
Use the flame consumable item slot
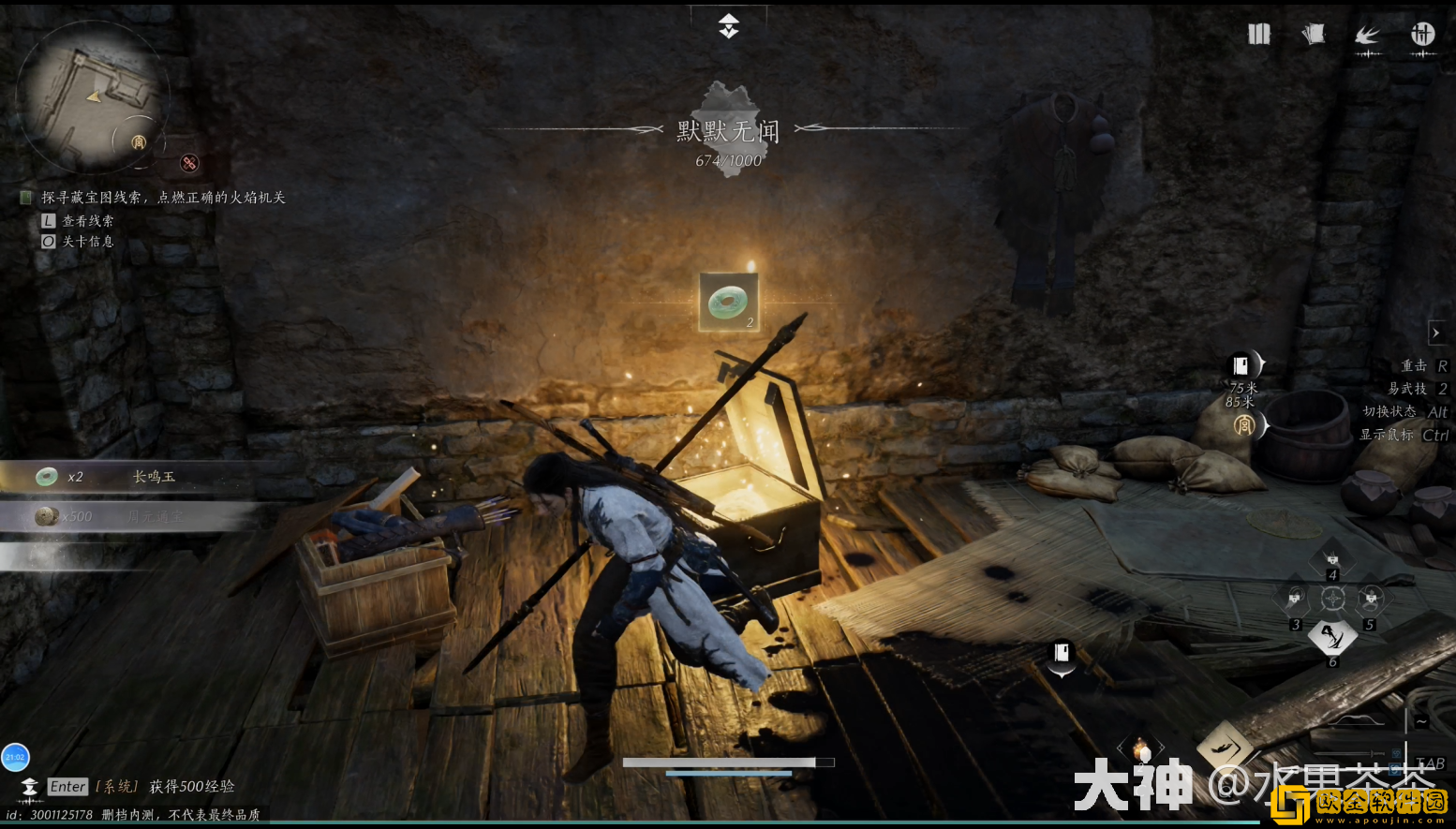[1140, 749]
